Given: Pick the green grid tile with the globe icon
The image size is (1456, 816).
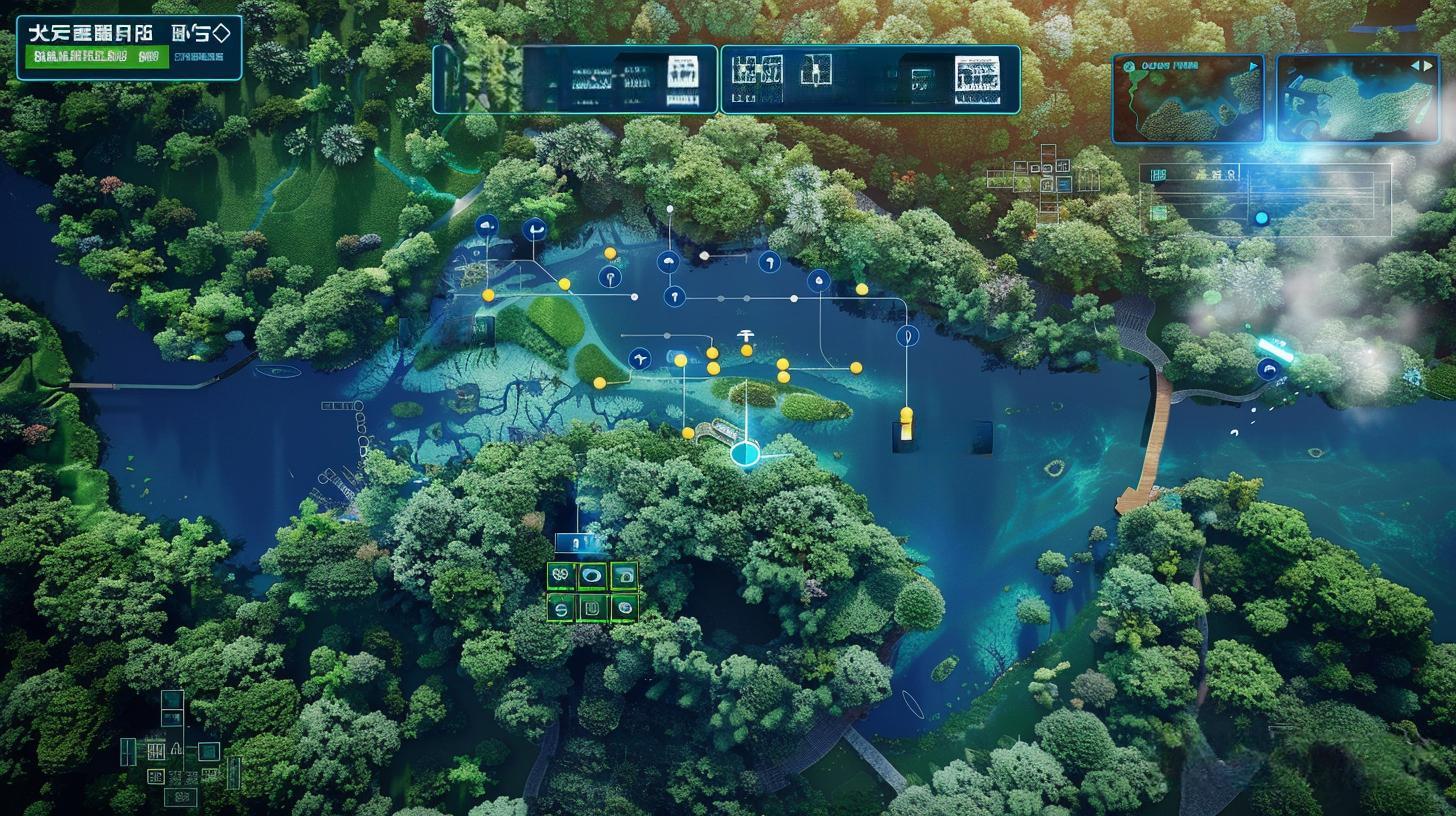Looking at the screenshot, I should [624, 607].
